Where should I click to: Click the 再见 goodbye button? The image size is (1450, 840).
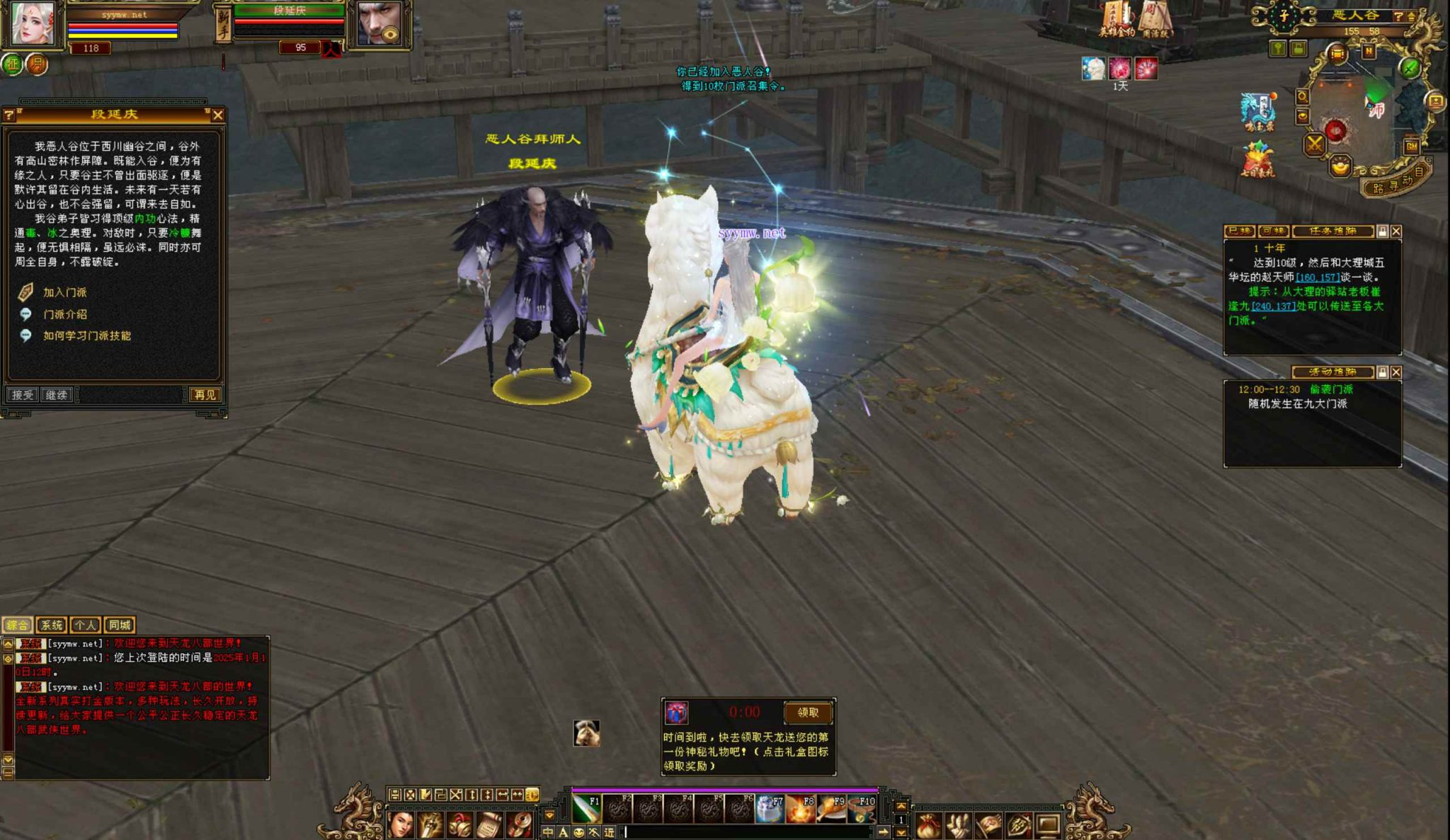(x=205, y=395)
